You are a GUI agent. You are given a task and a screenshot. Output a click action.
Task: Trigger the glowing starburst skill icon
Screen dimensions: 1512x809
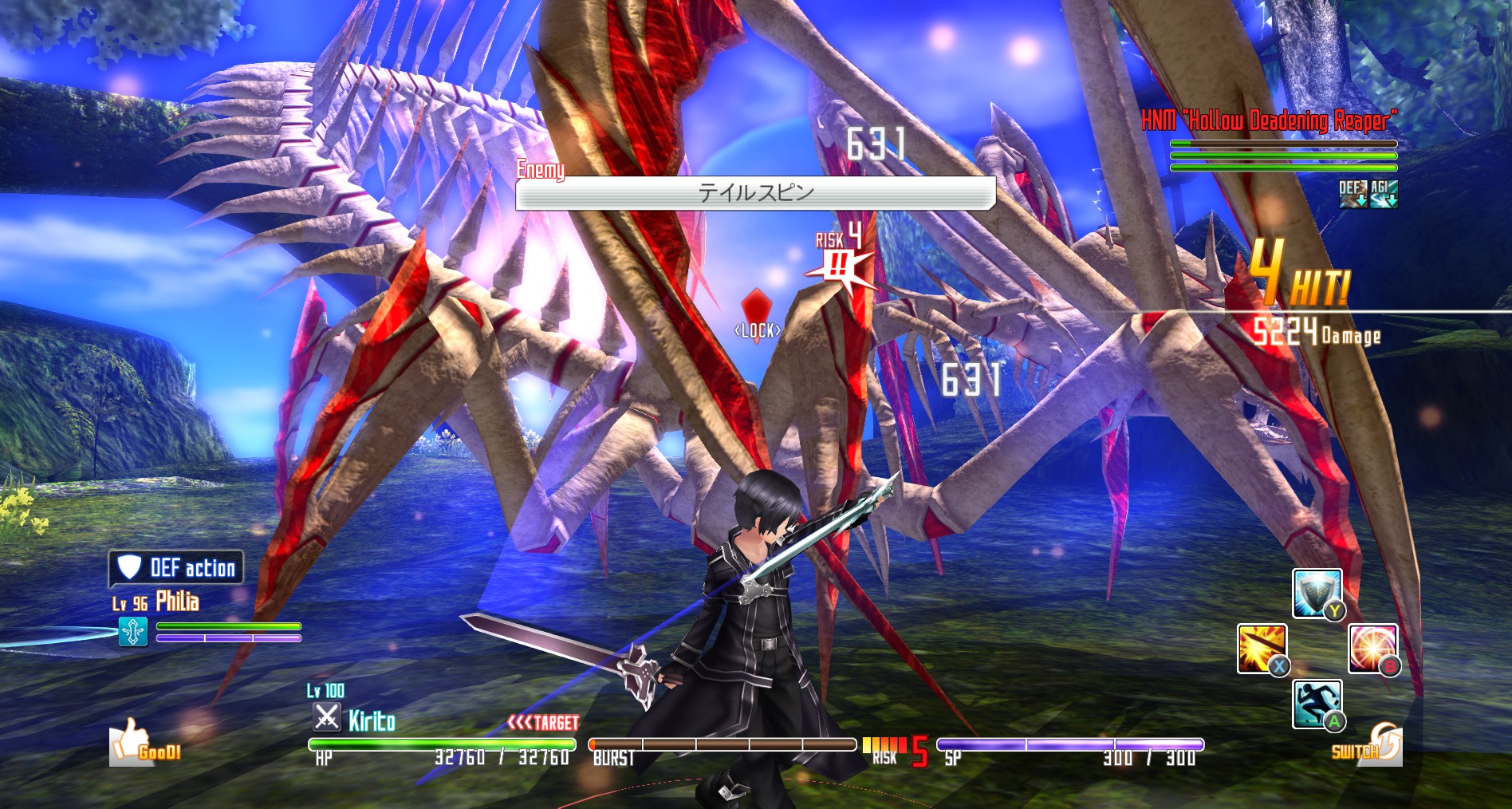(x=1372, y=649)
